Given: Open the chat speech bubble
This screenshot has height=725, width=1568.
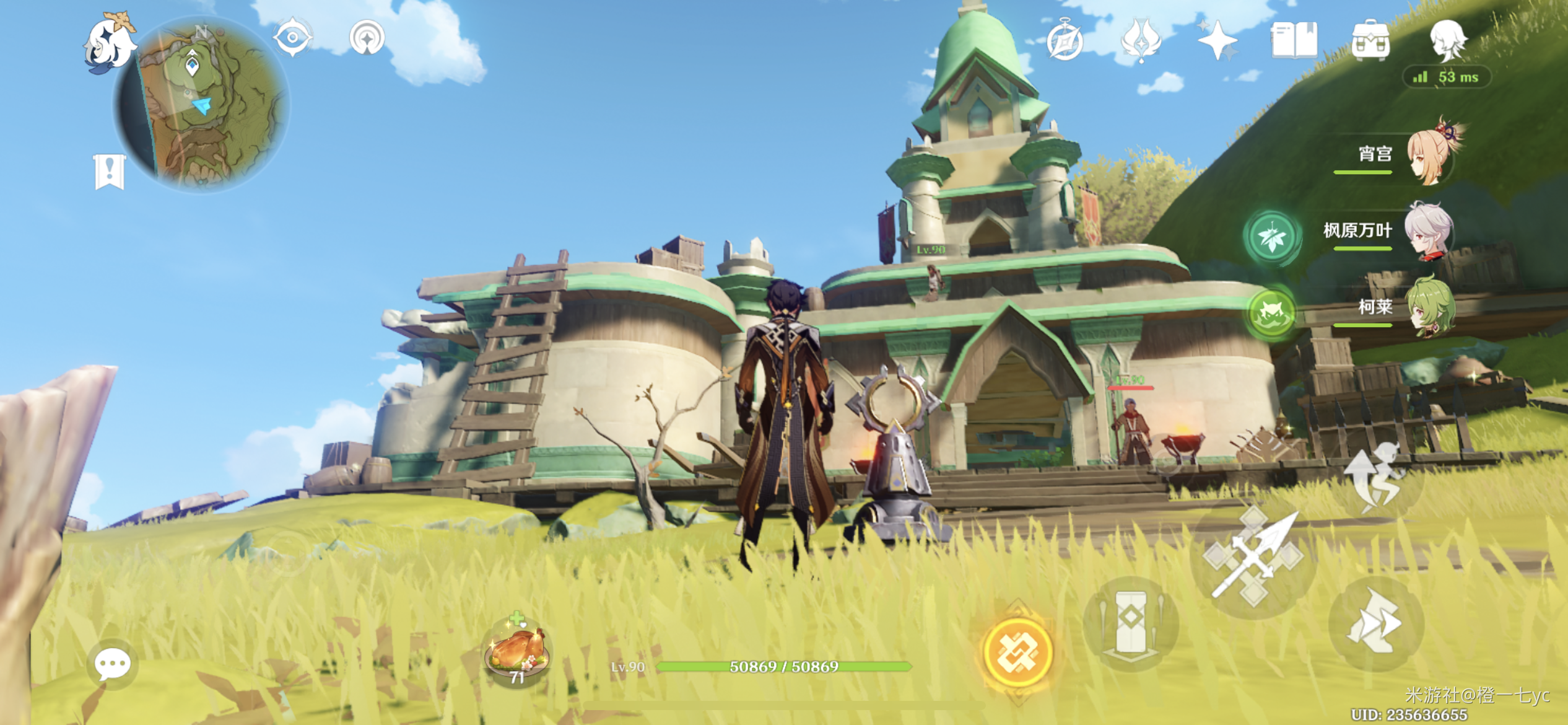Looking at the screenshot, I should pyautogui.click(x=112, y=664).
